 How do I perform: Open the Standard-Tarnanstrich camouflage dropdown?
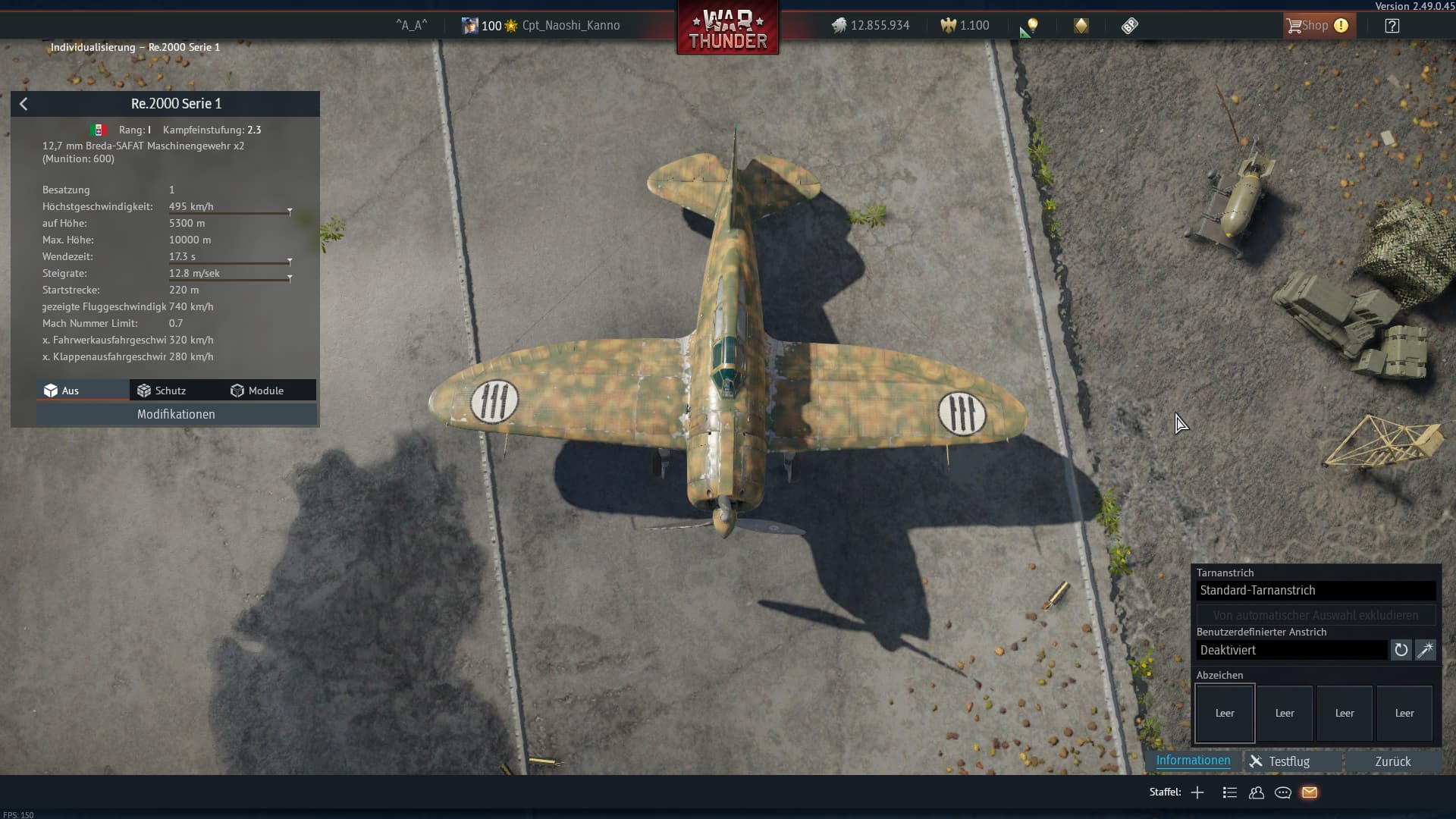1316,590
